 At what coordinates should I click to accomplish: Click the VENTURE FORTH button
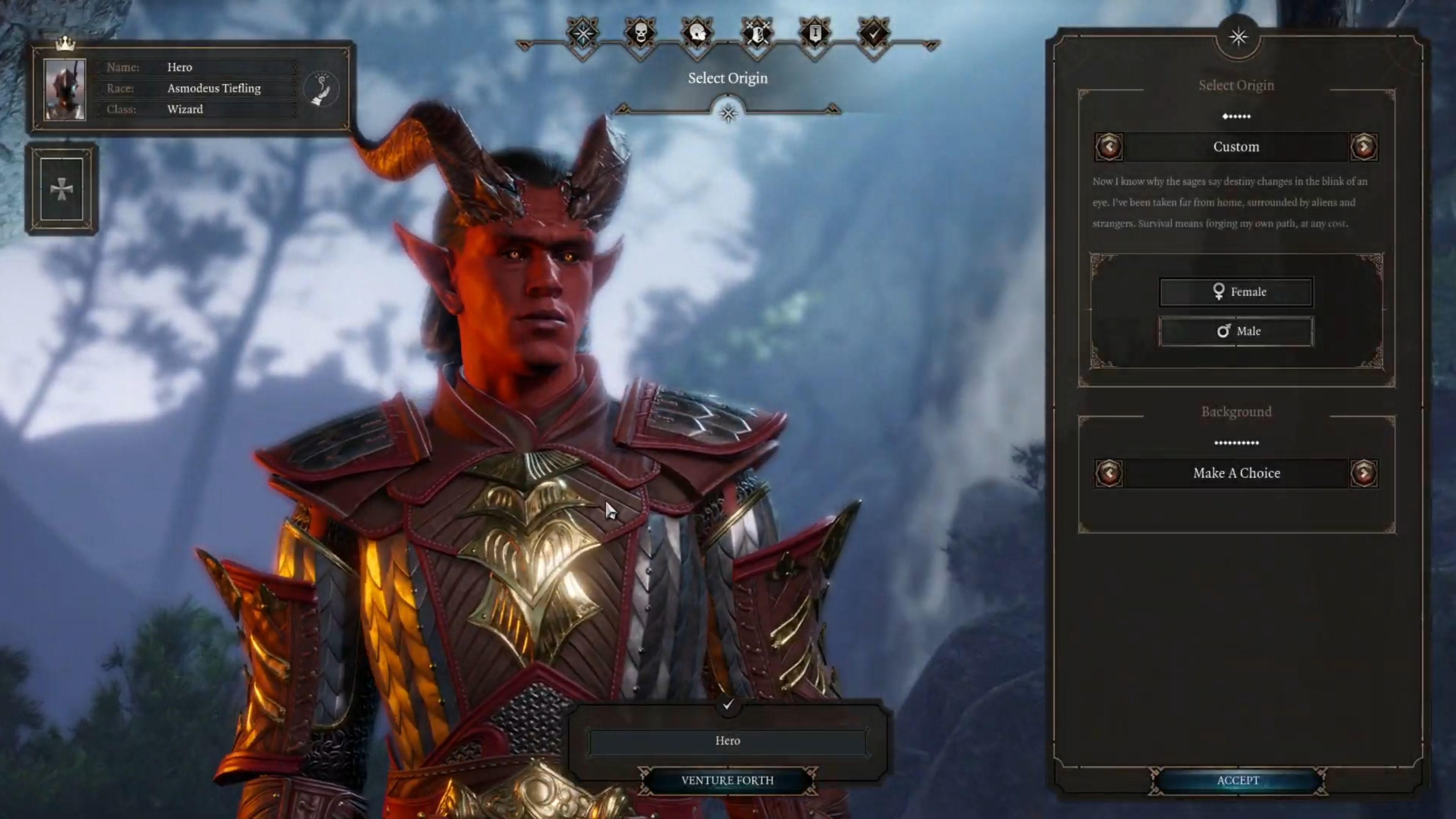point(728,780)
